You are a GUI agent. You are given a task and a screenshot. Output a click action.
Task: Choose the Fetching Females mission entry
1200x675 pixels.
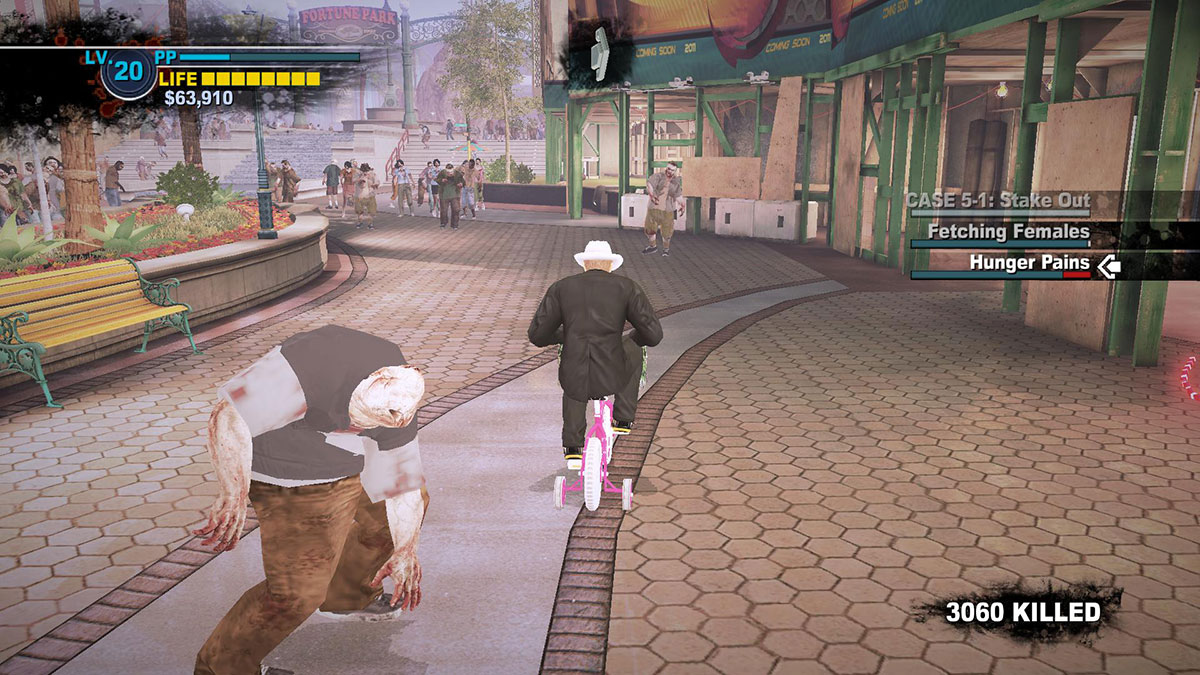tap(1008, 232)
